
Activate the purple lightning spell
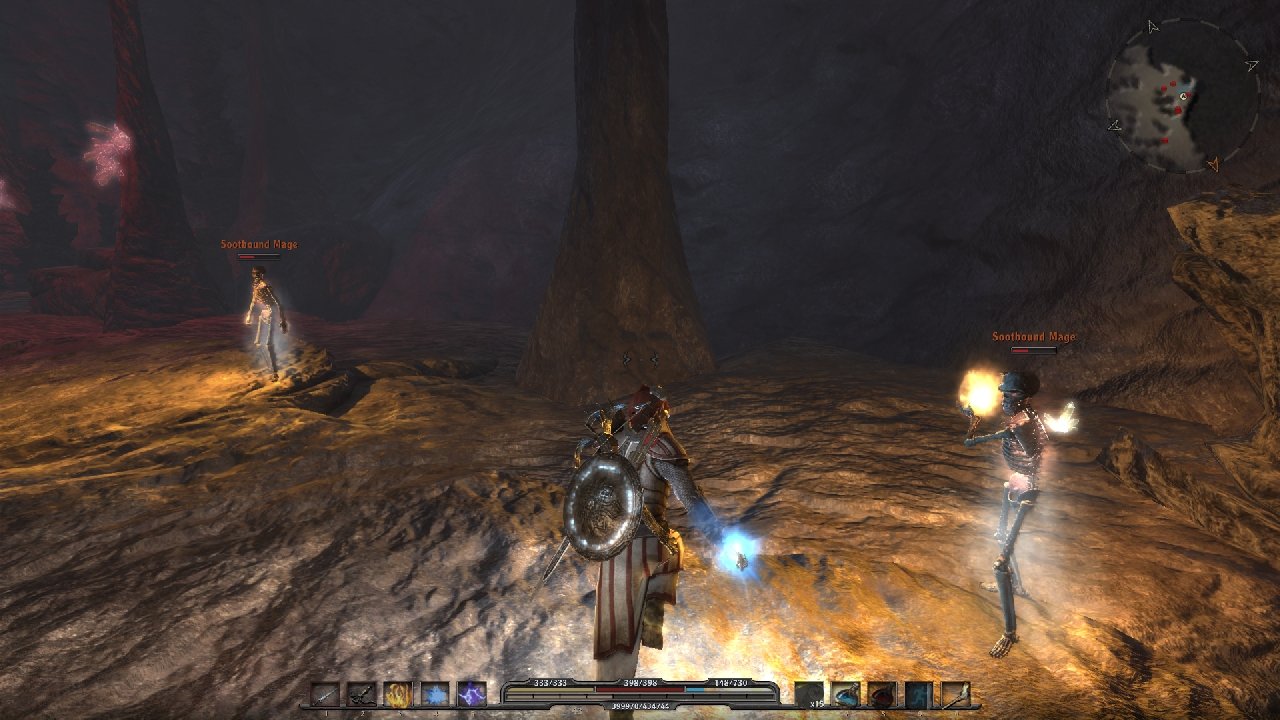[471, 694]
